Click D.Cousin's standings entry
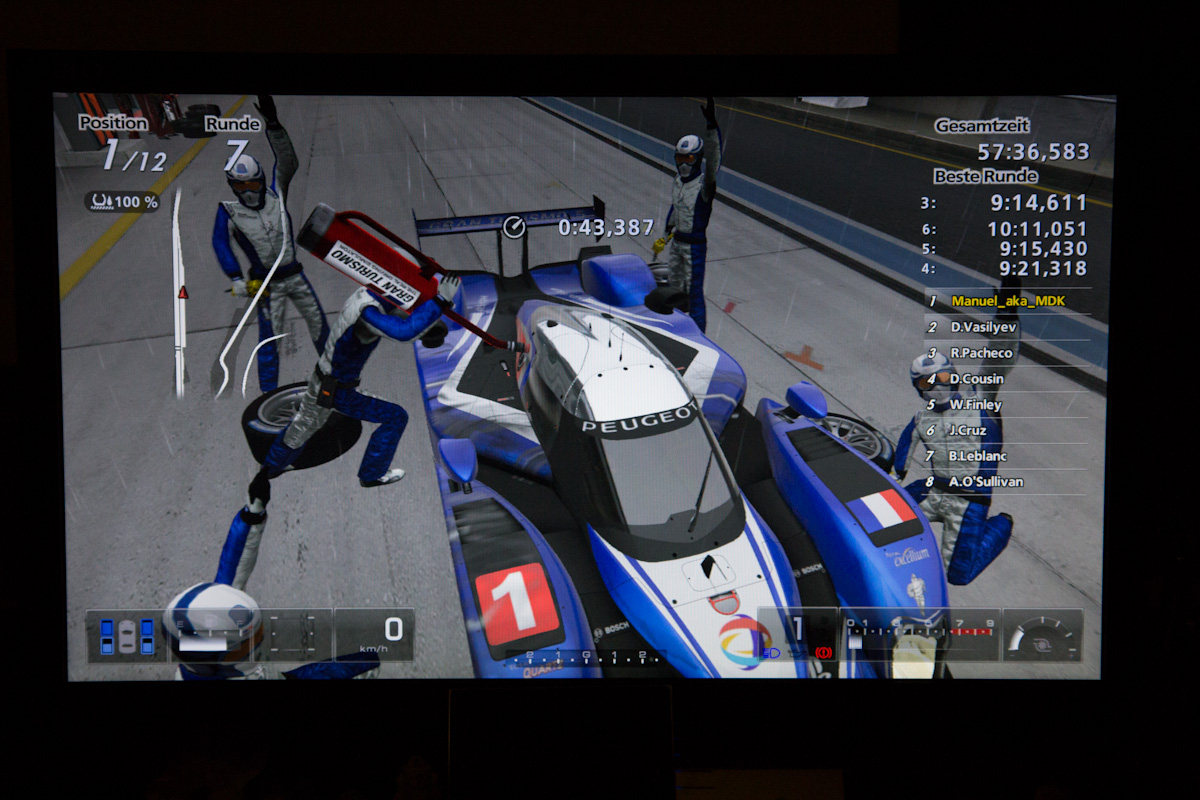 [x=977, y=379]
